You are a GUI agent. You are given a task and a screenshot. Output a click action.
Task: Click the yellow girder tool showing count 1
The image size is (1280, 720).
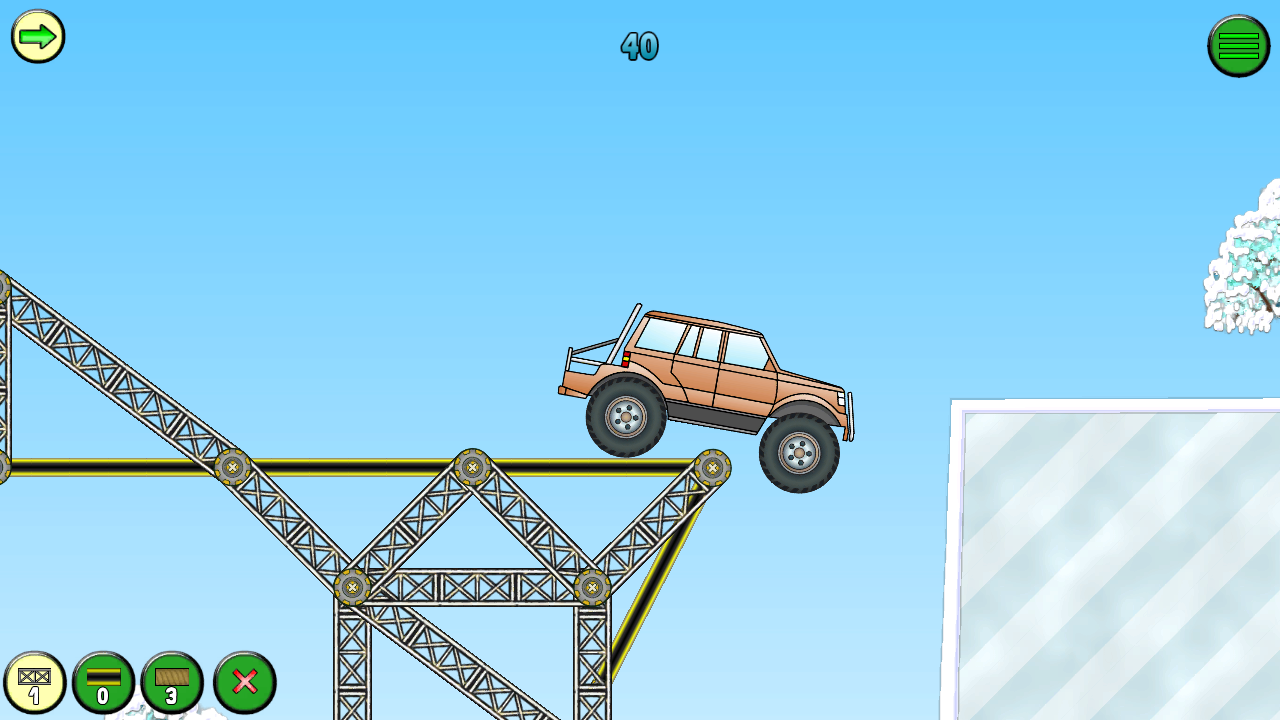(37, 683)
